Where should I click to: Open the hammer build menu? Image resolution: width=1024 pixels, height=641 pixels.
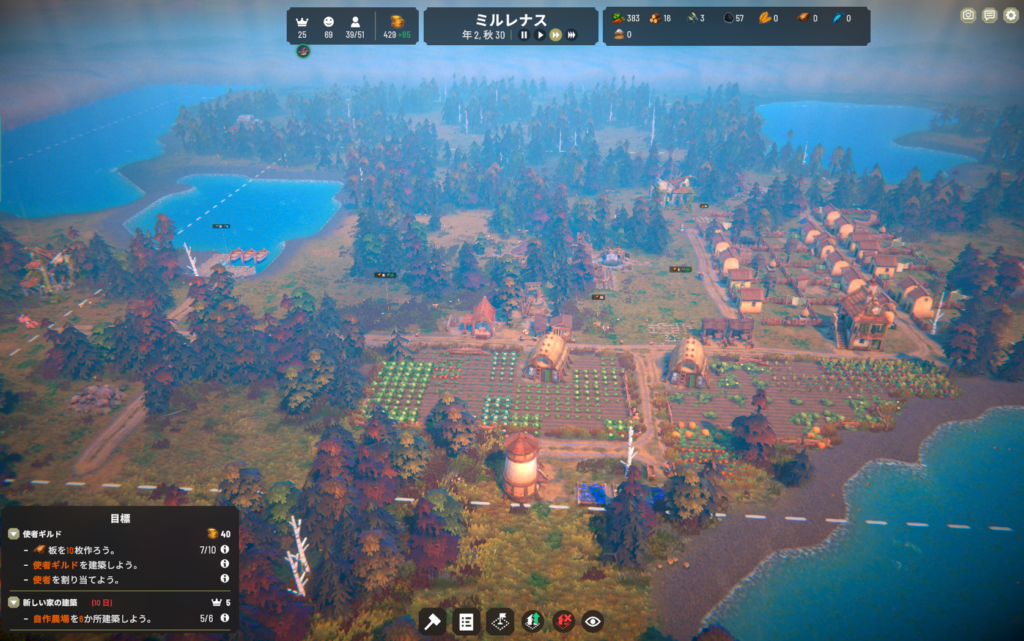pyautogui.click(x=432, y=622)
